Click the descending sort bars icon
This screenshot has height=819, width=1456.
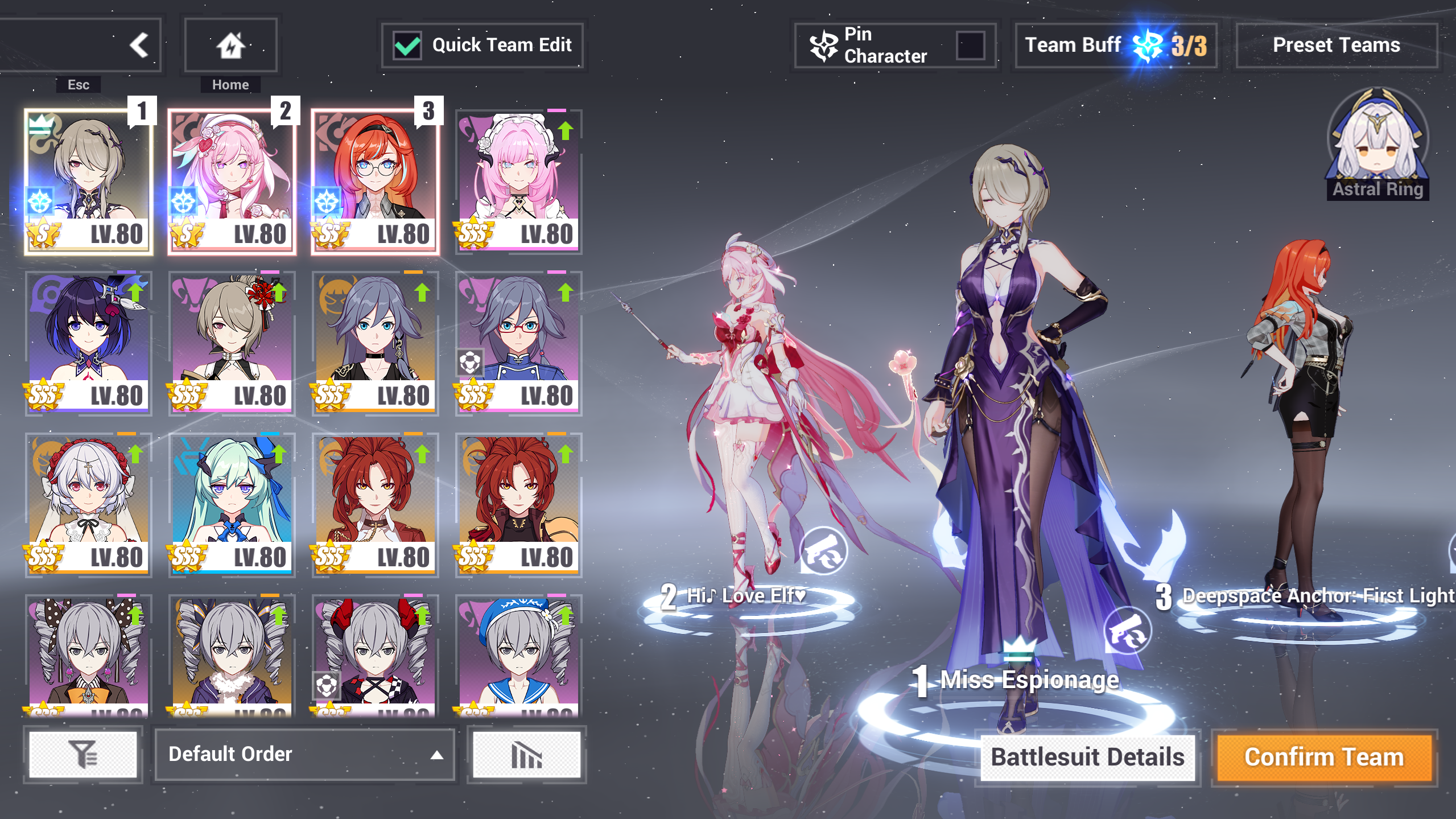pyautogui.click(x=525, y=755)
